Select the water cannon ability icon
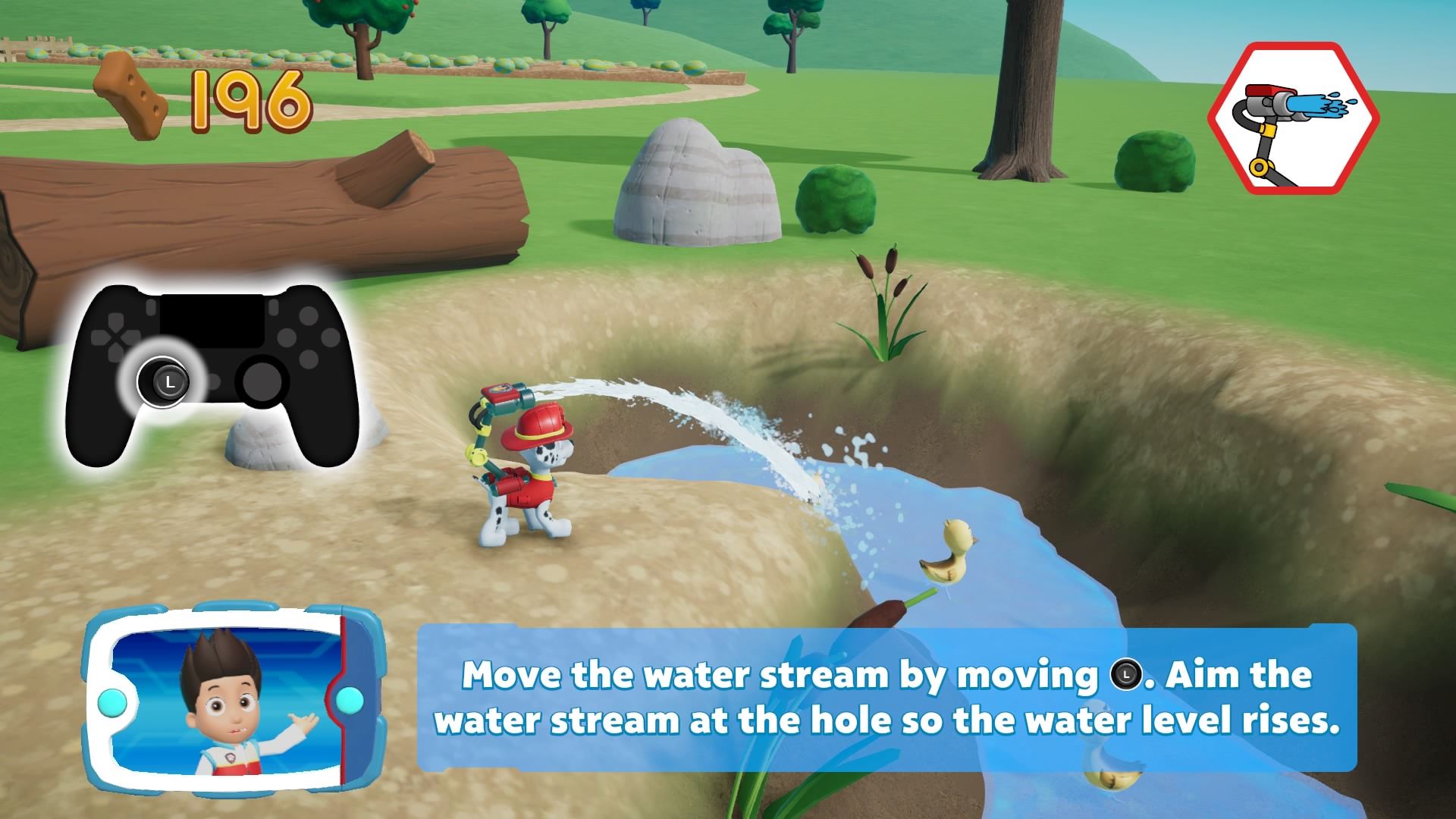This screenshot has width=1456, height=819. pyautogui.click(x=1293, y=119)
